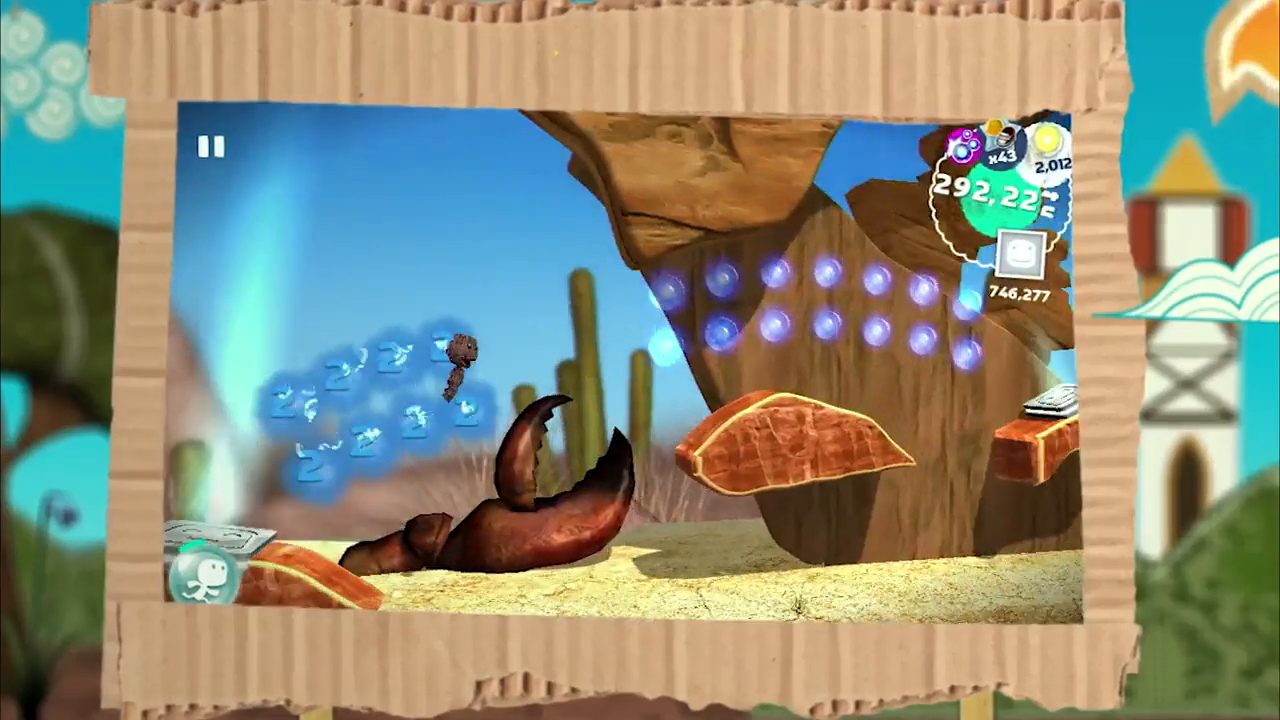Click the glowing yellow coin in the HUD
This screenshot has width=1280, height=720.
click(x=1047, y=139)
